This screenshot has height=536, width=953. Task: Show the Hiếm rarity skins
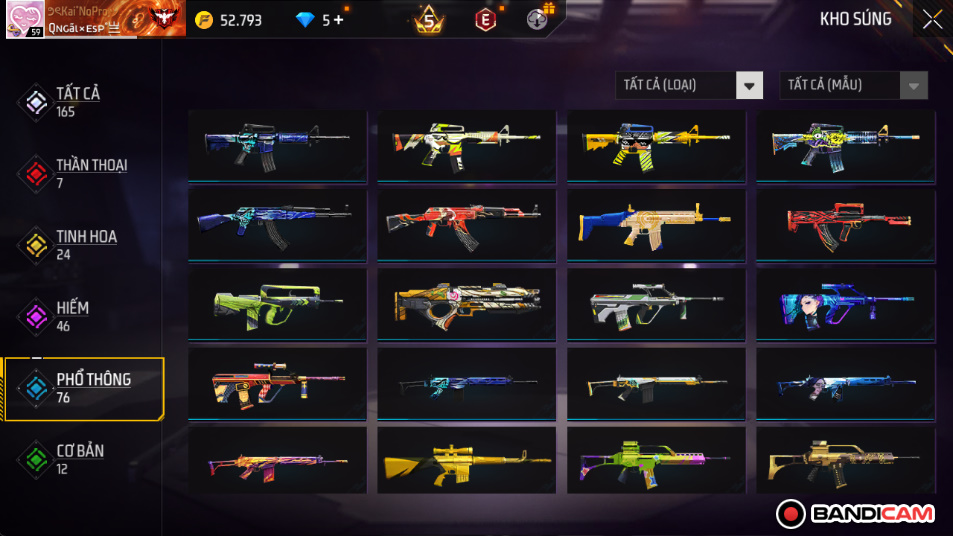click(70, 316)
